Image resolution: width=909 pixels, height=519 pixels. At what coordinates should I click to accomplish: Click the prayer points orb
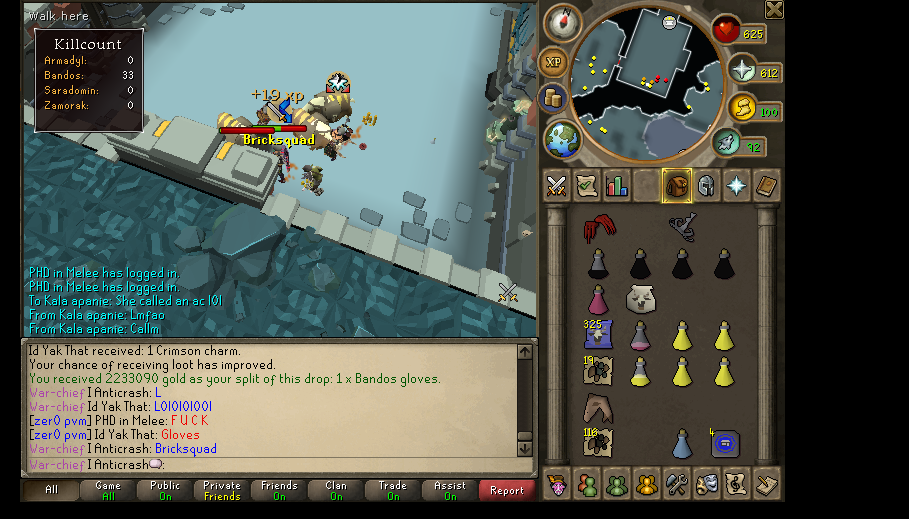coord(742,71)
